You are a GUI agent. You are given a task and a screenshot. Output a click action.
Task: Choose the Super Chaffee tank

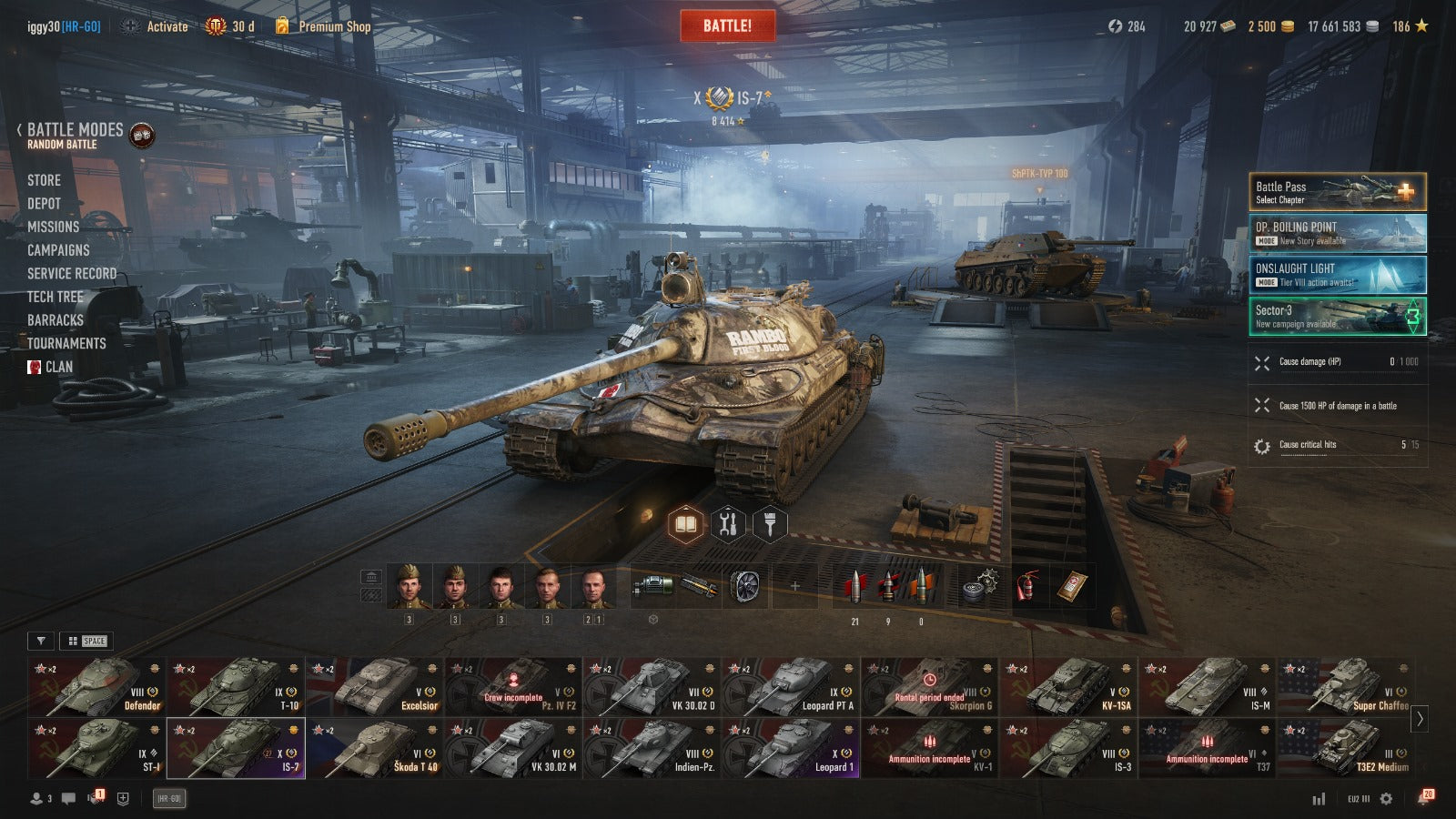coord(1346,687)
